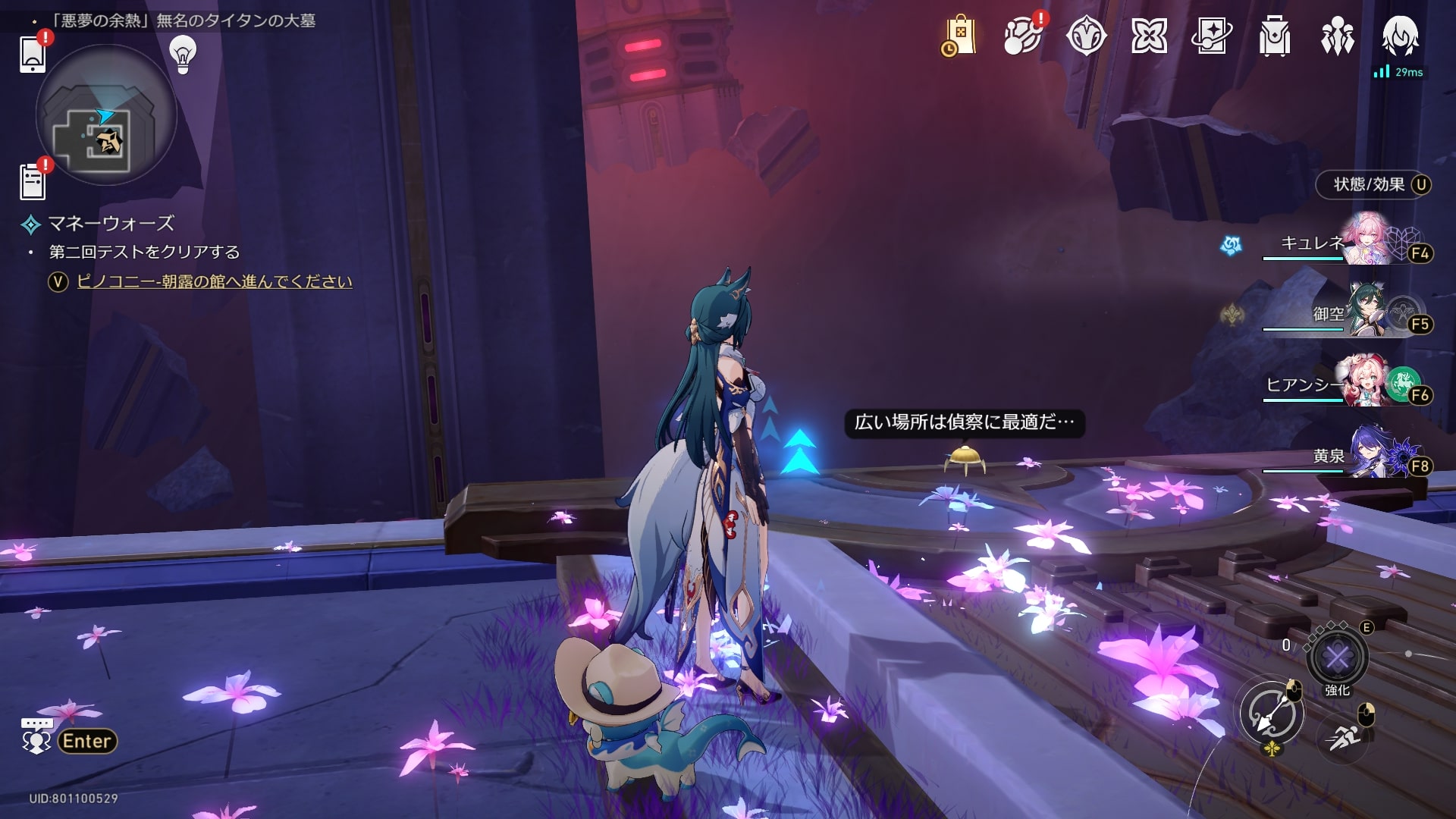Open the star card icon

1212,36
